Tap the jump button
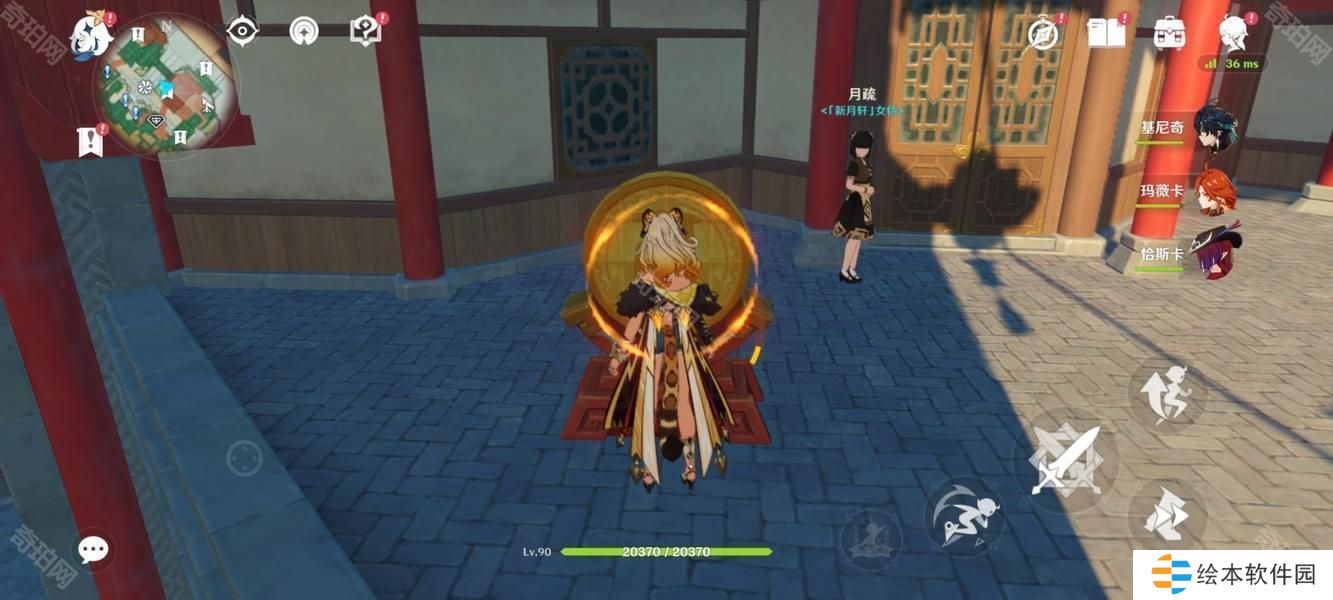1333x600 pixels. coord(1167,392)
